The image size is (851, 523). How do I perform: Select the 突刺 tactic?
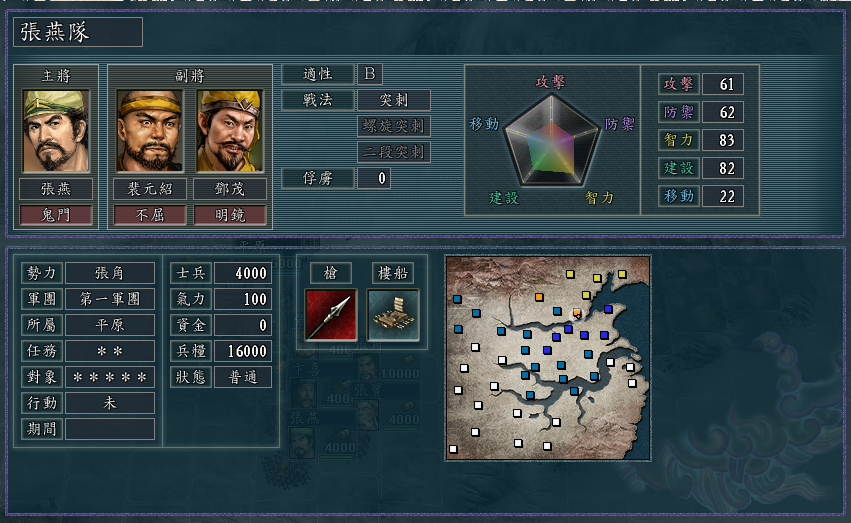(x=394, y=100)
